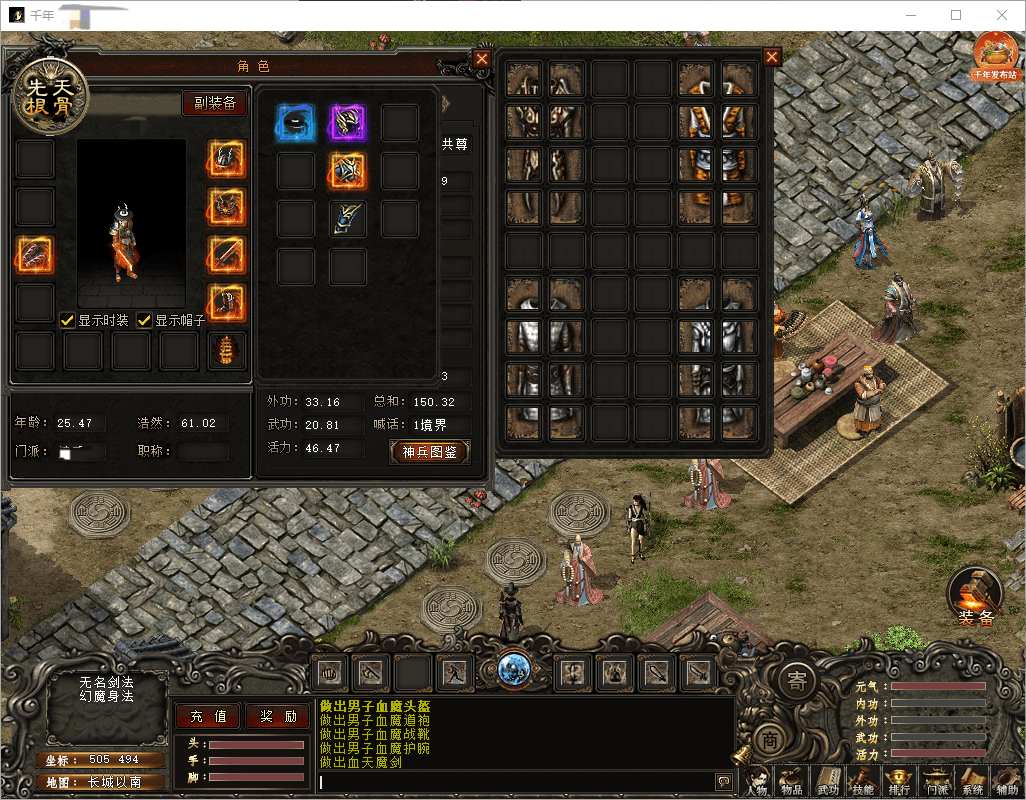The height and width of the screenshot is (800, 1026).
Task: Open the 物品 inventory menu
Action: (x=791, y=781)
